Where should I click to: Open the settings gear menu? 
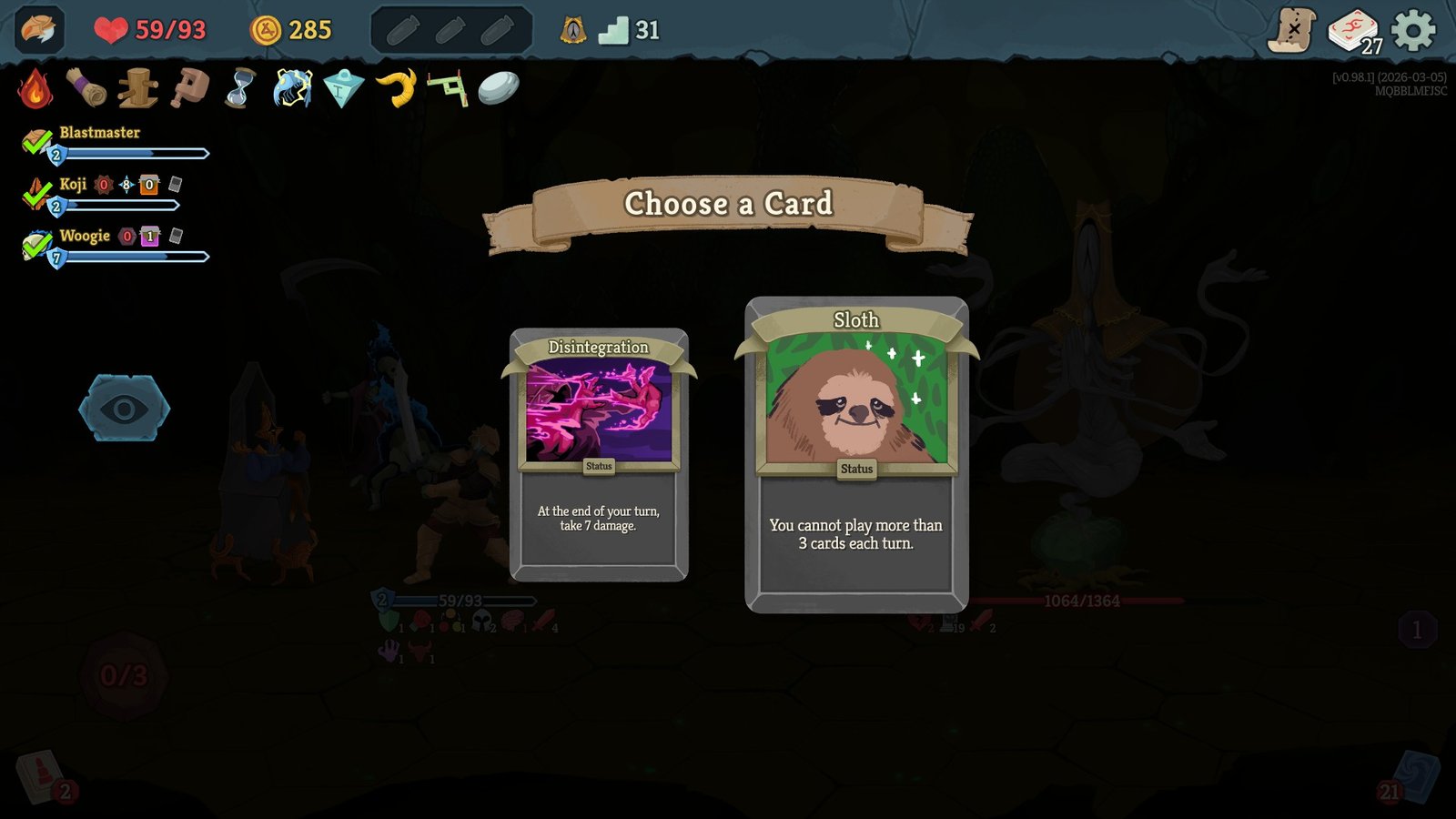point(1413,31)
